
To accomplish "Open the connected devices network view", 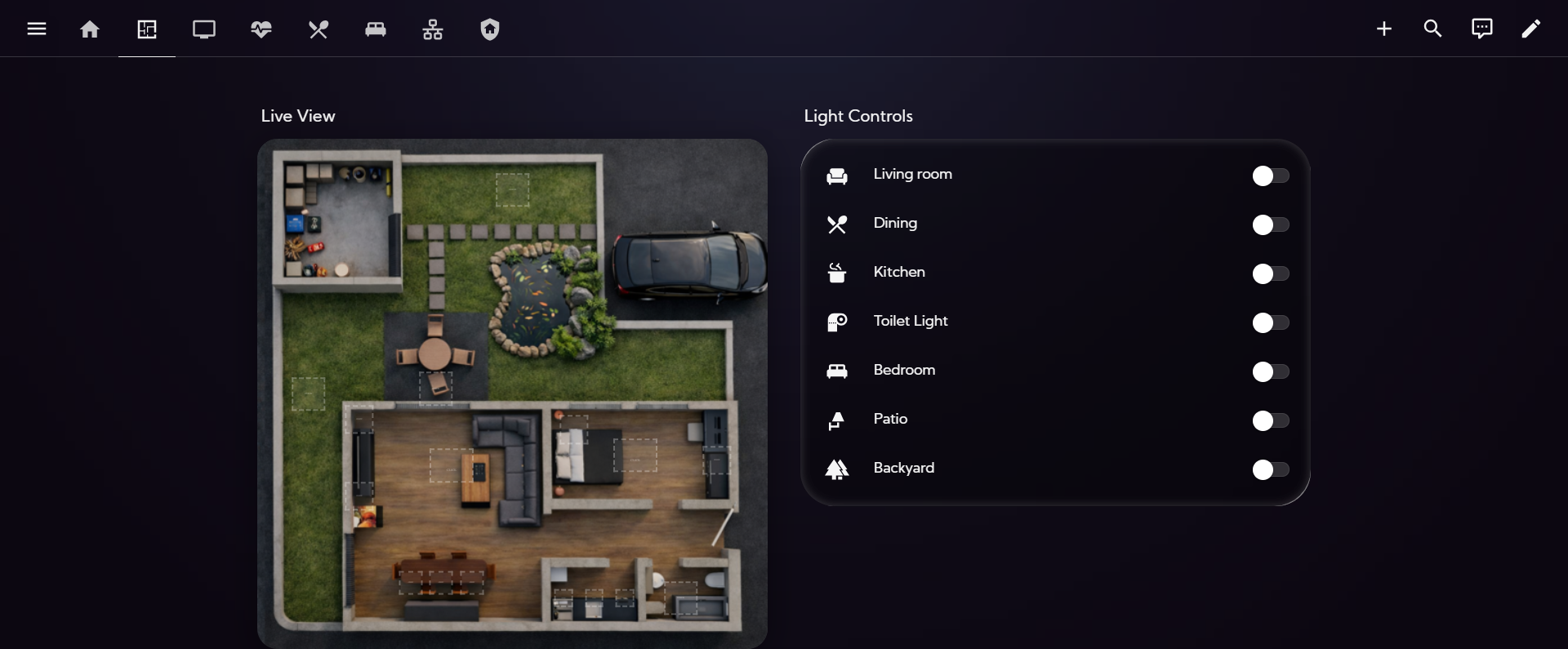I will point(432,29).
